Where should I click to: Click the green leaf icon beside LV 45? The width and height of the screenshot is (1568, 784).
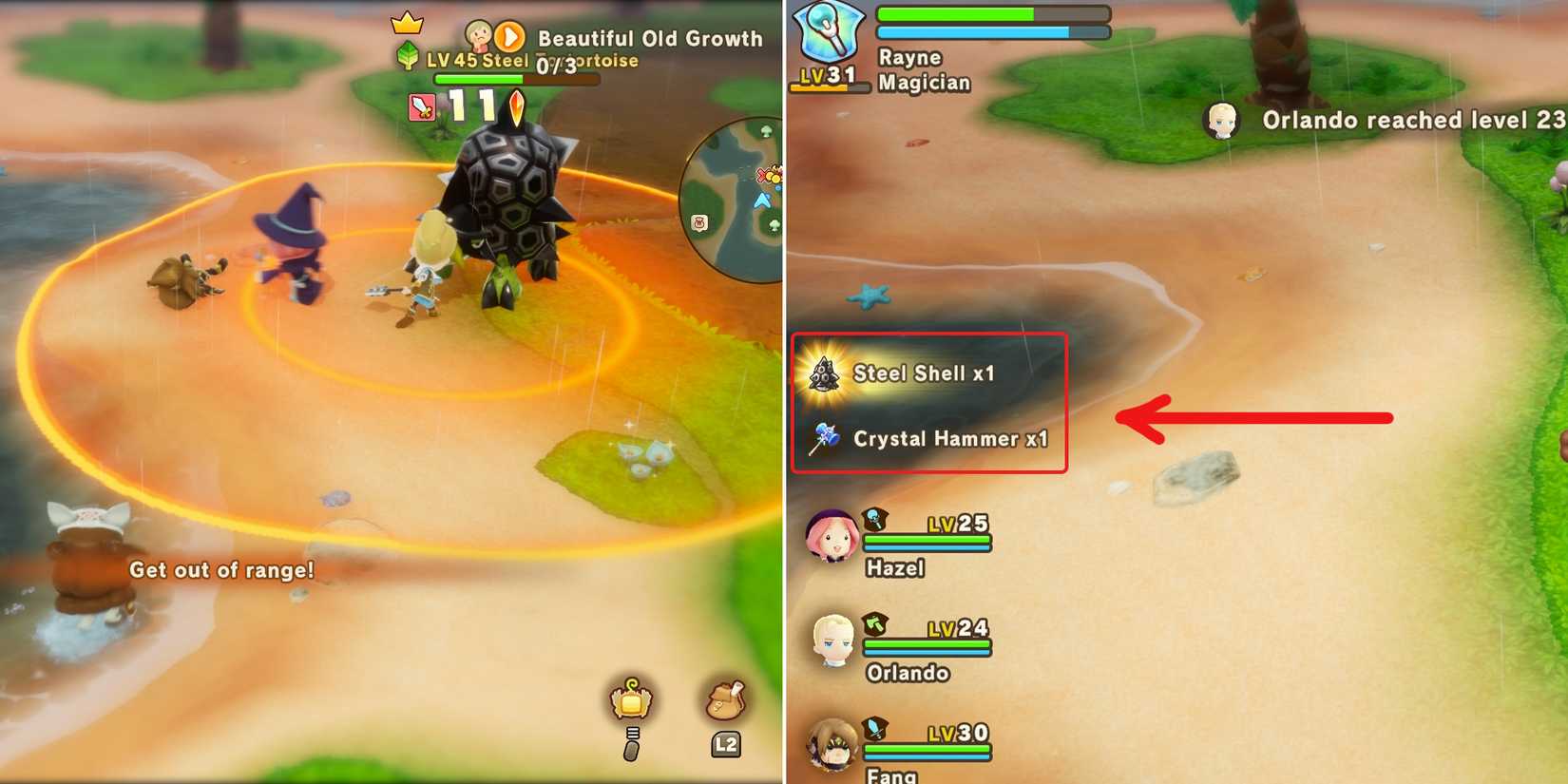click(409, 56)
